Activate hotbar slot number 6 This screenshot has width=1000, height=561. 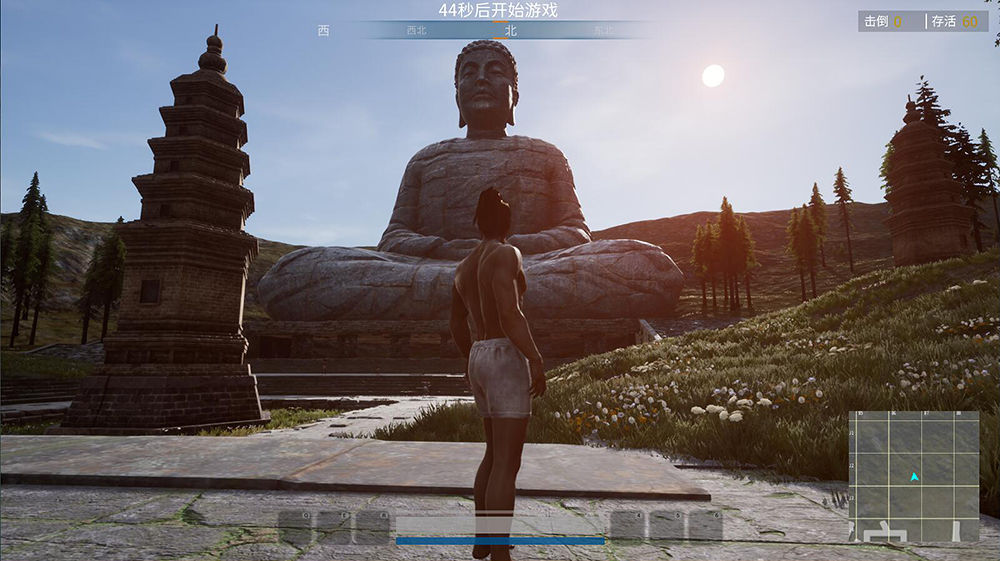pos(705,527)
